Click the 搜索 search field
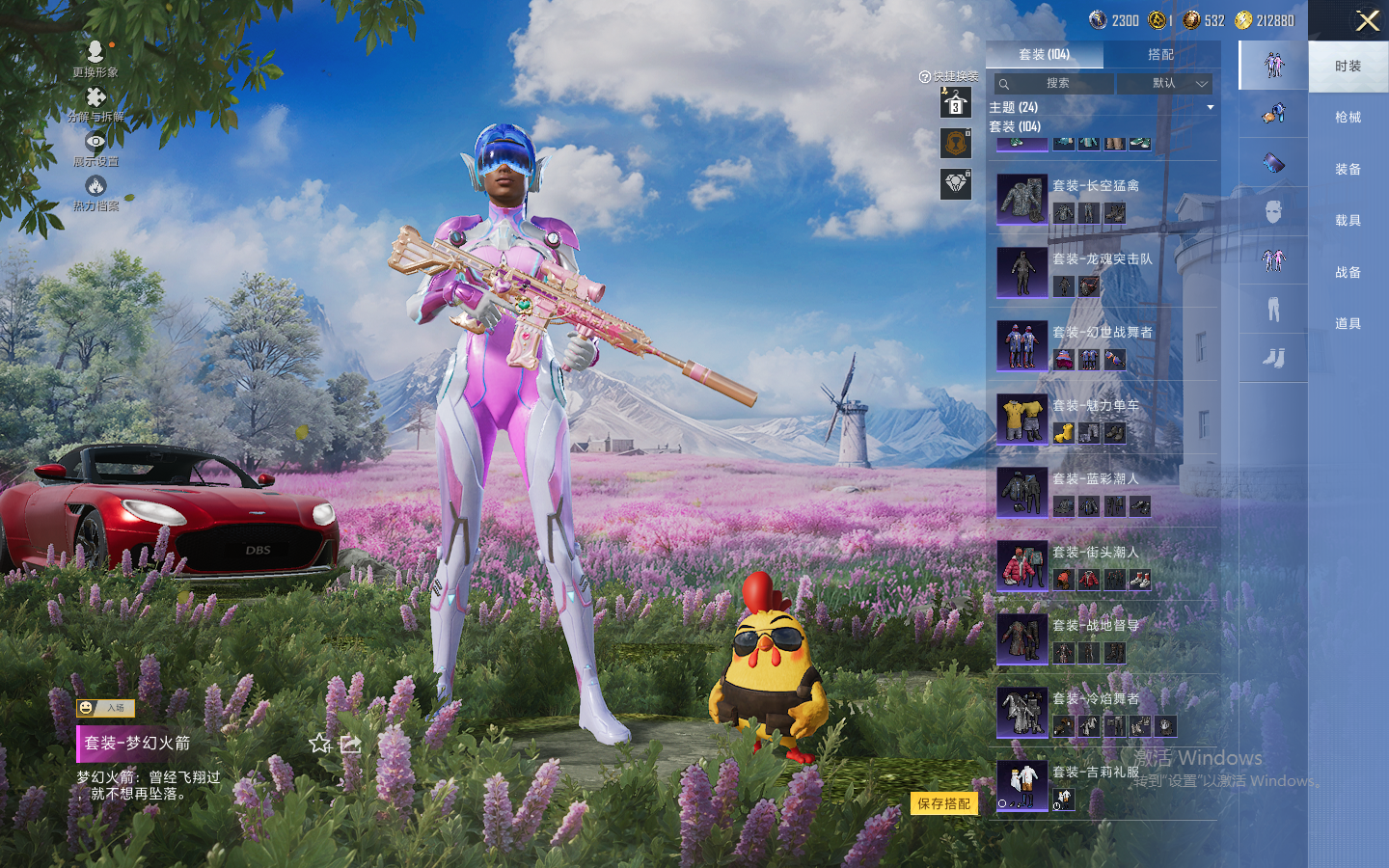1389x868 pixels. [1056, 84]
